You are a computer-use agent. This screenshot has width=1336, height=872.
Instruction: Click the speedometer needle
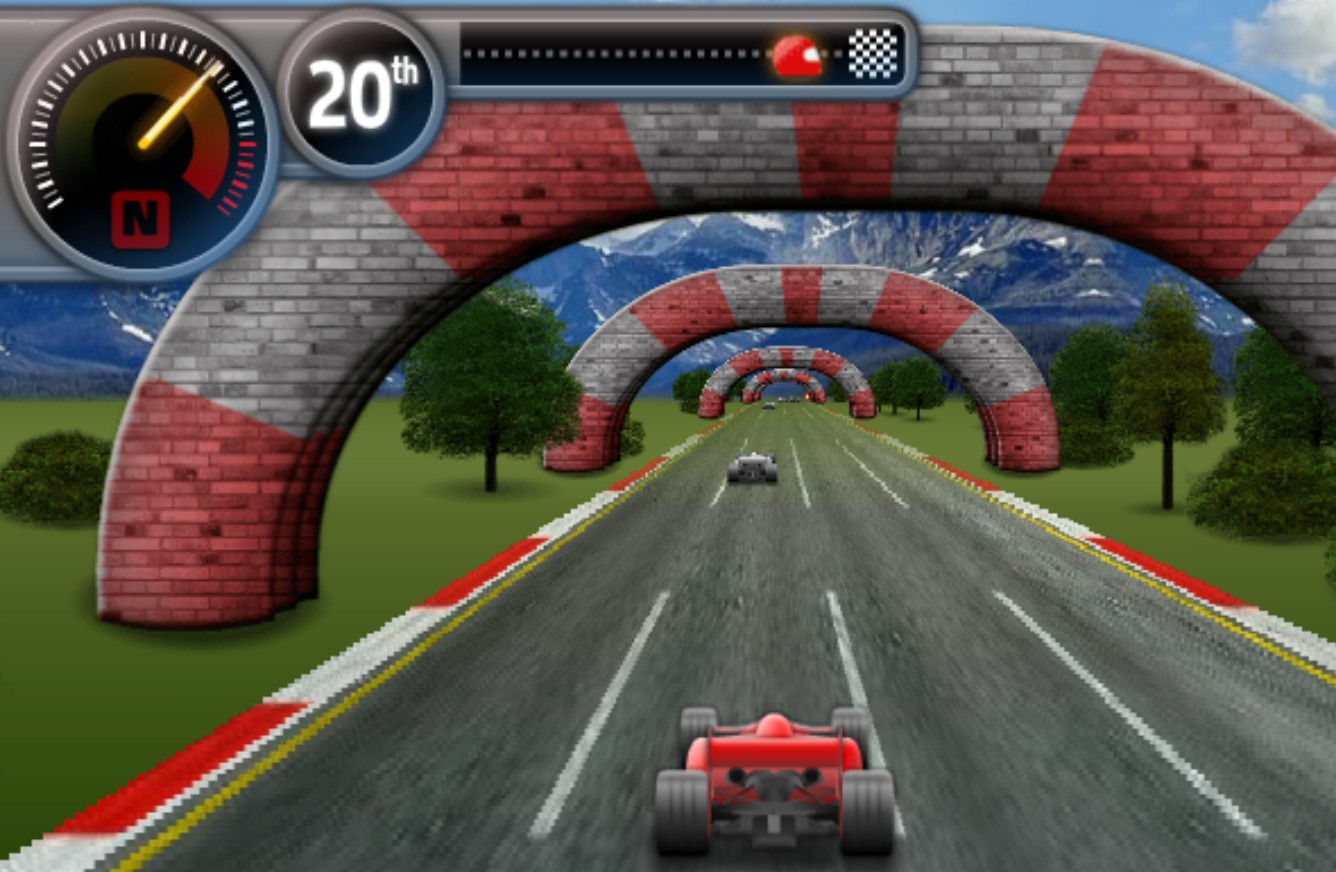point(180,105)
